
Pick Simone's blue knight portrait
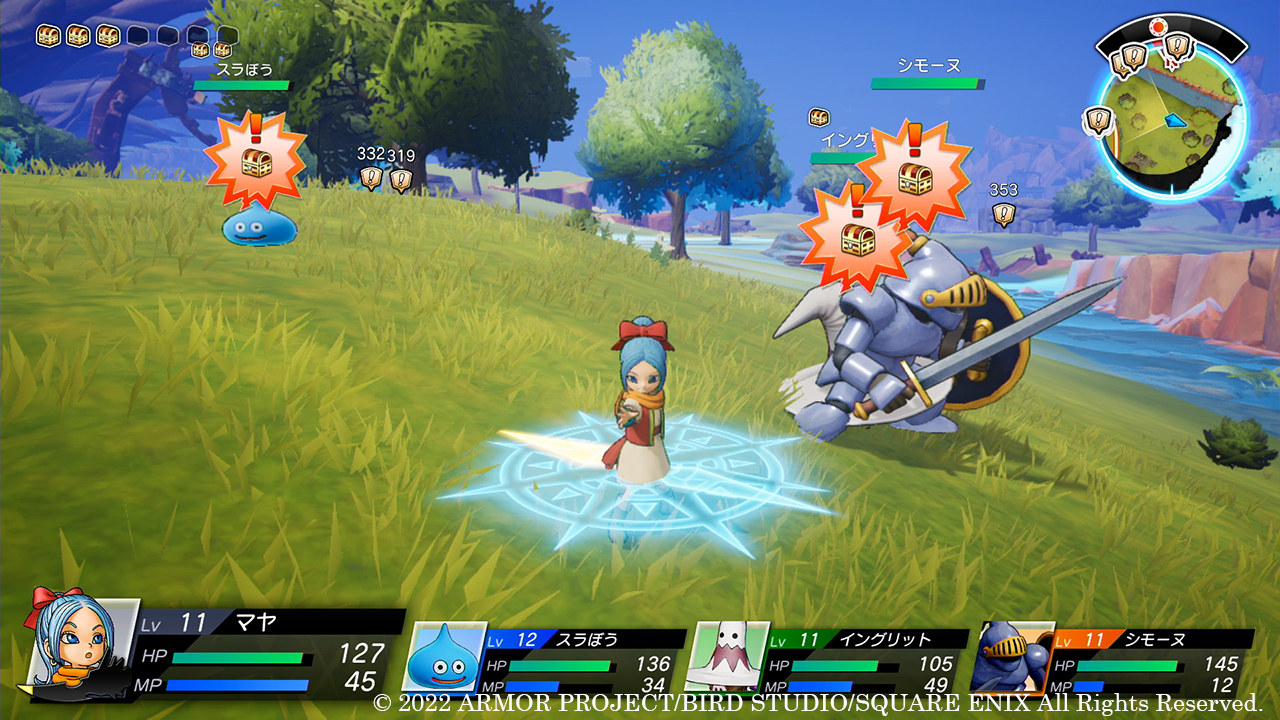click(x=1011, y=658)
